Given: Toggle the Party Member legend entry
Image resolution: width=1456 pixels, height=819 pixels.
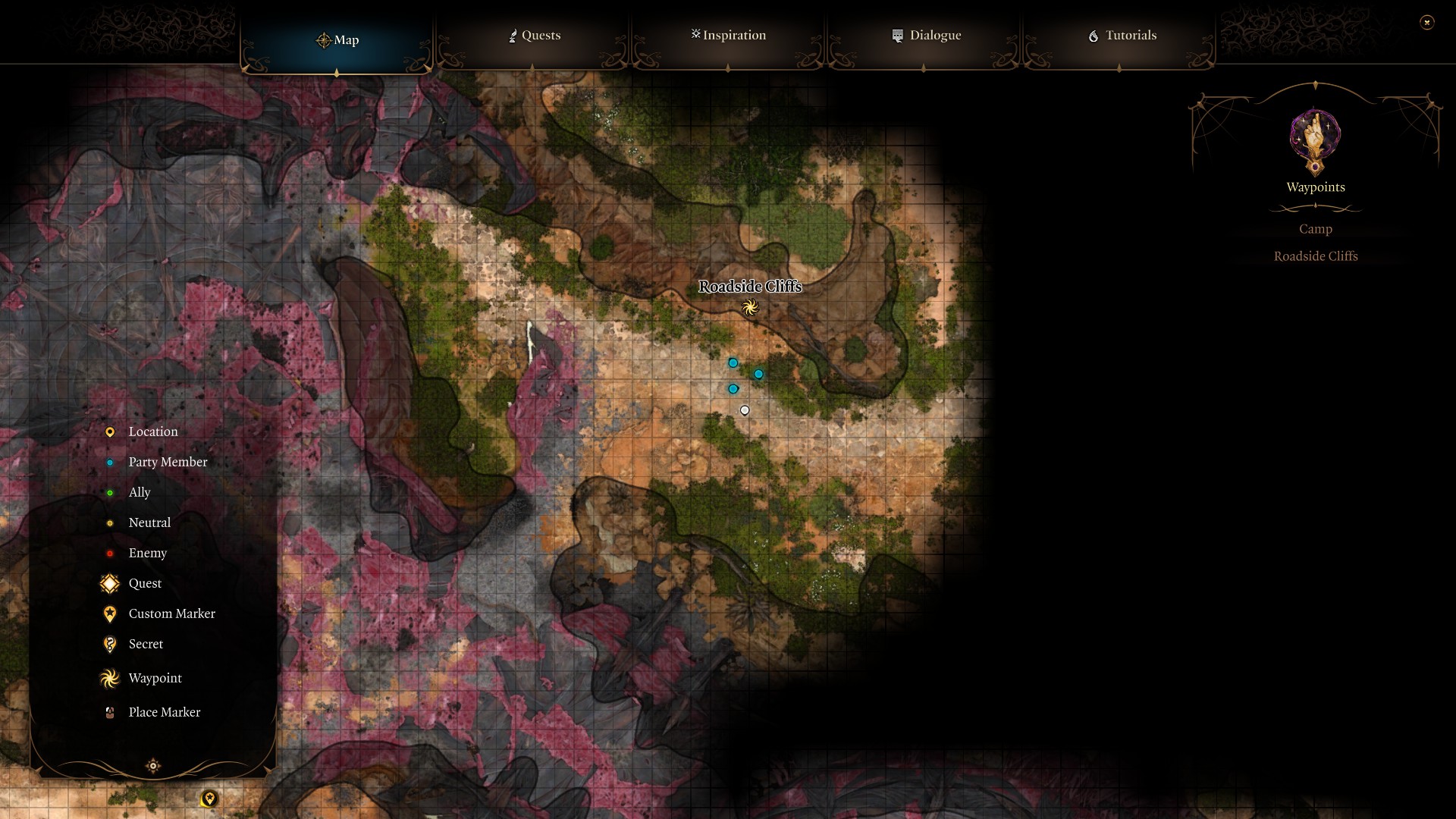Looking at the screenshot, I should tap(168, 462).
